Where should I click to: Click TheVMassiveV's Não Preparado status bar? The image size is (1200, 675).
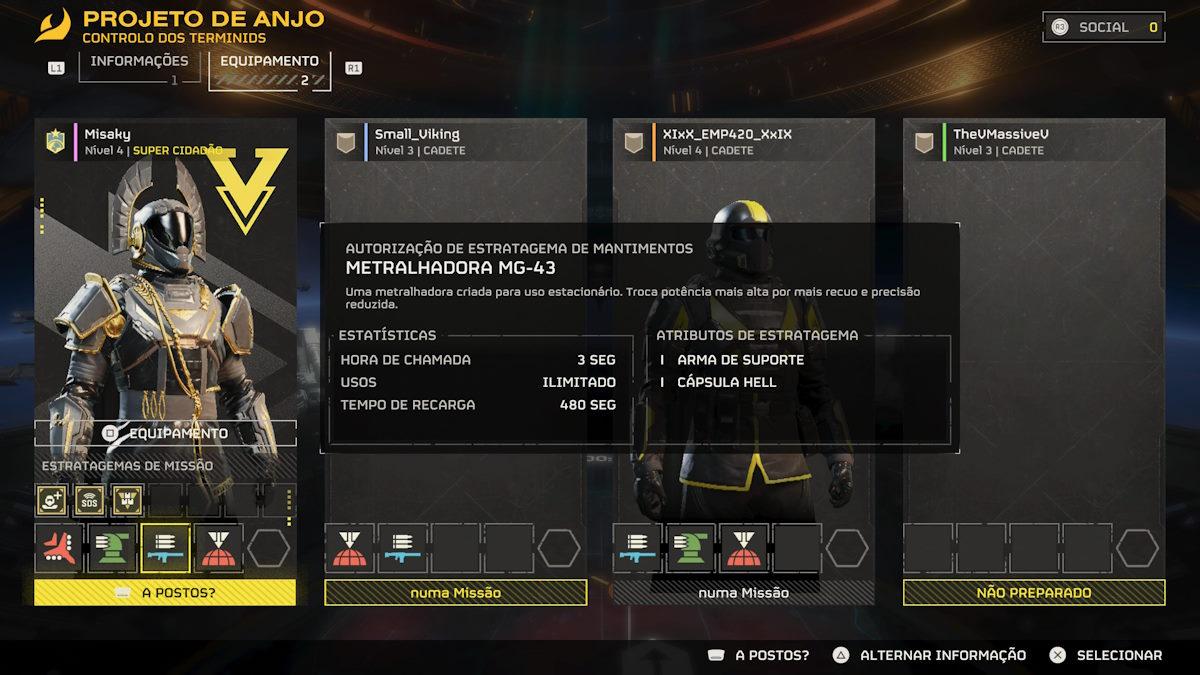pos(1034,592)
